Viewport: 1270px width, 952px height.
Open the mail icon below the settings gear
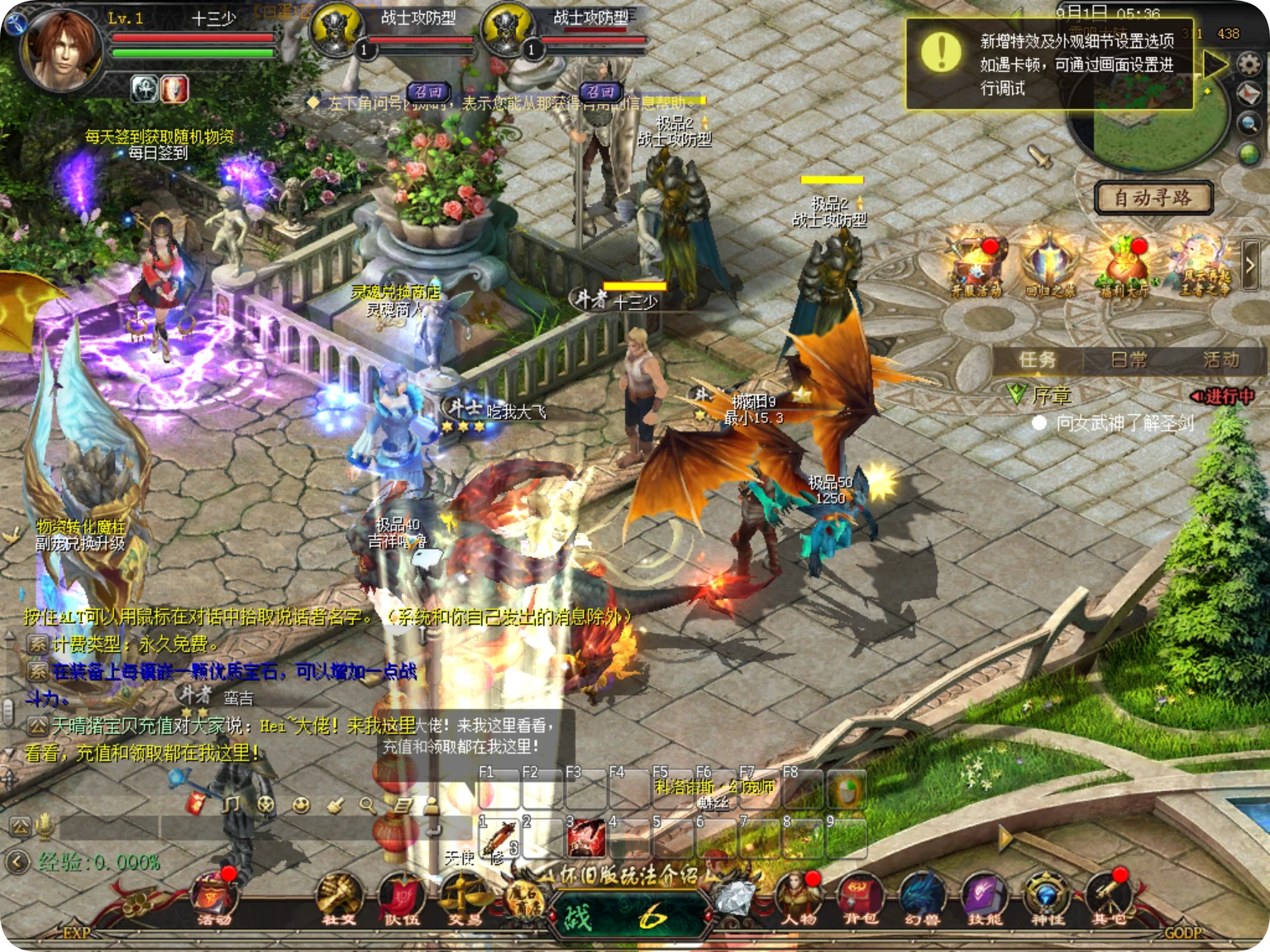tap(1249, 93)
